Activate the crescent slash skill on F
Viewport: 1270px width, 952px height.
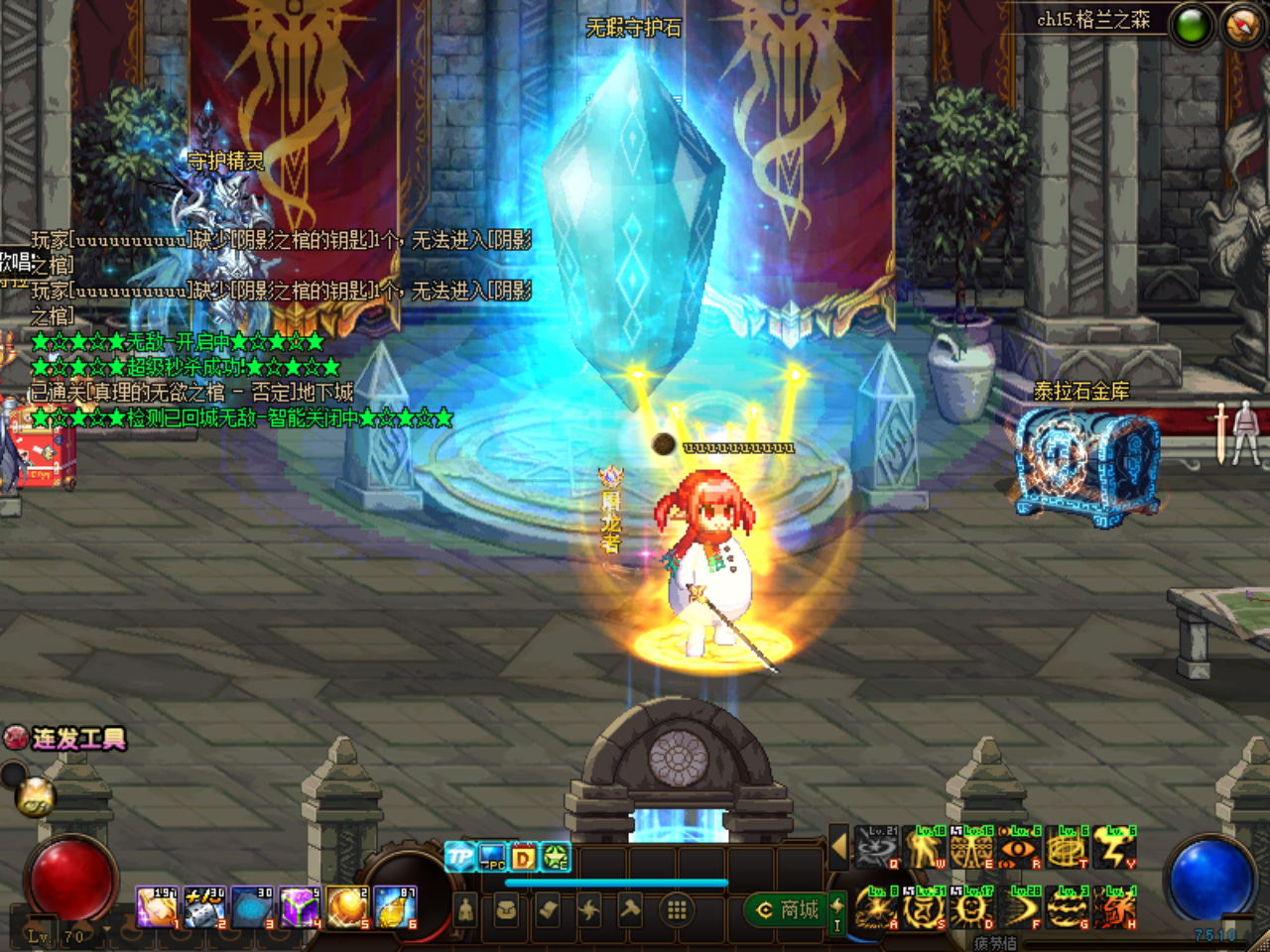pos(1020,907)
